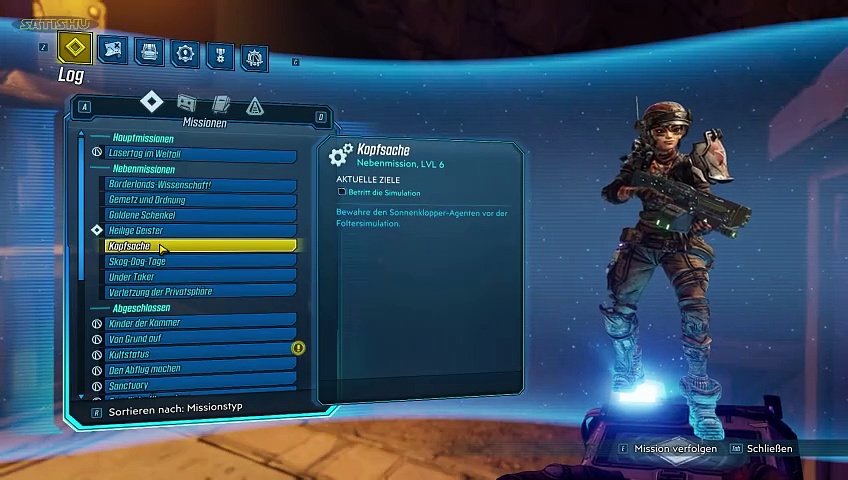
Task: Select the tracked mission Heilige Geister
Action: pyautogui.click(x=200, y=230)
